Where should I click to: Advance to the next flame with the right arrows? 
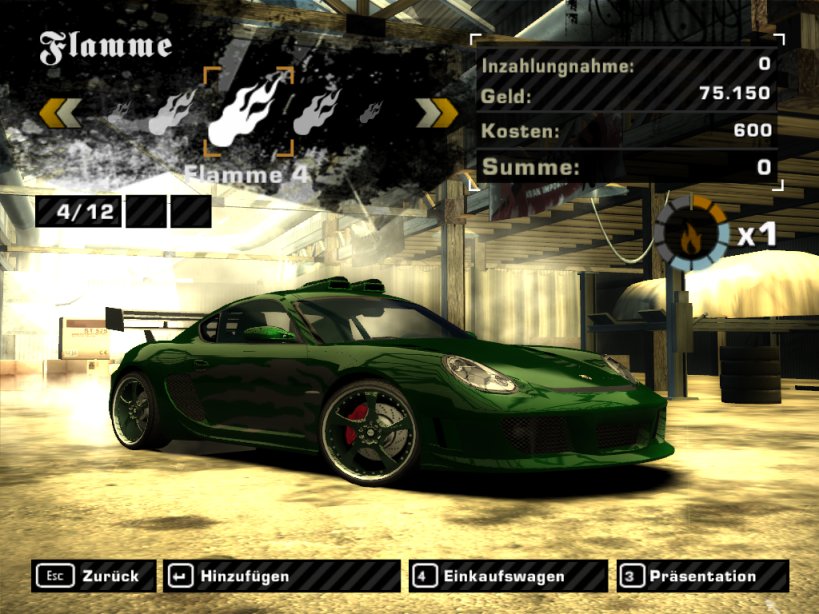[436, 113]
